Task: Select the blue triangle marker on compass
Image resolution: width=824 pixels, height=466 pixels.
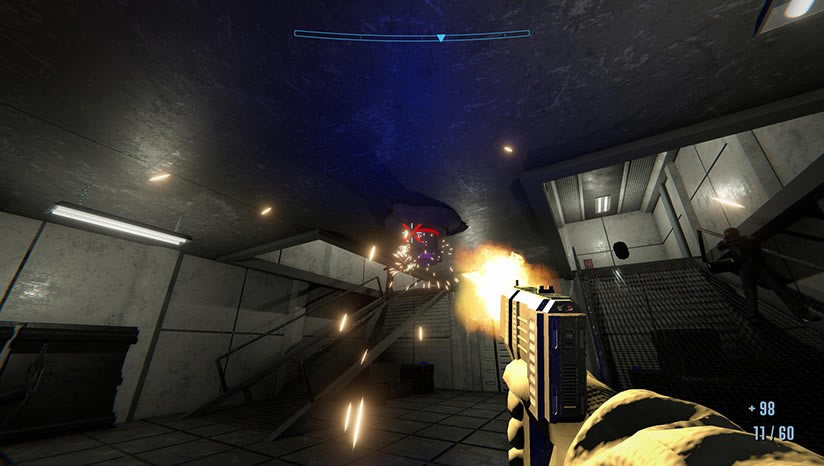Action: (440, 38)
